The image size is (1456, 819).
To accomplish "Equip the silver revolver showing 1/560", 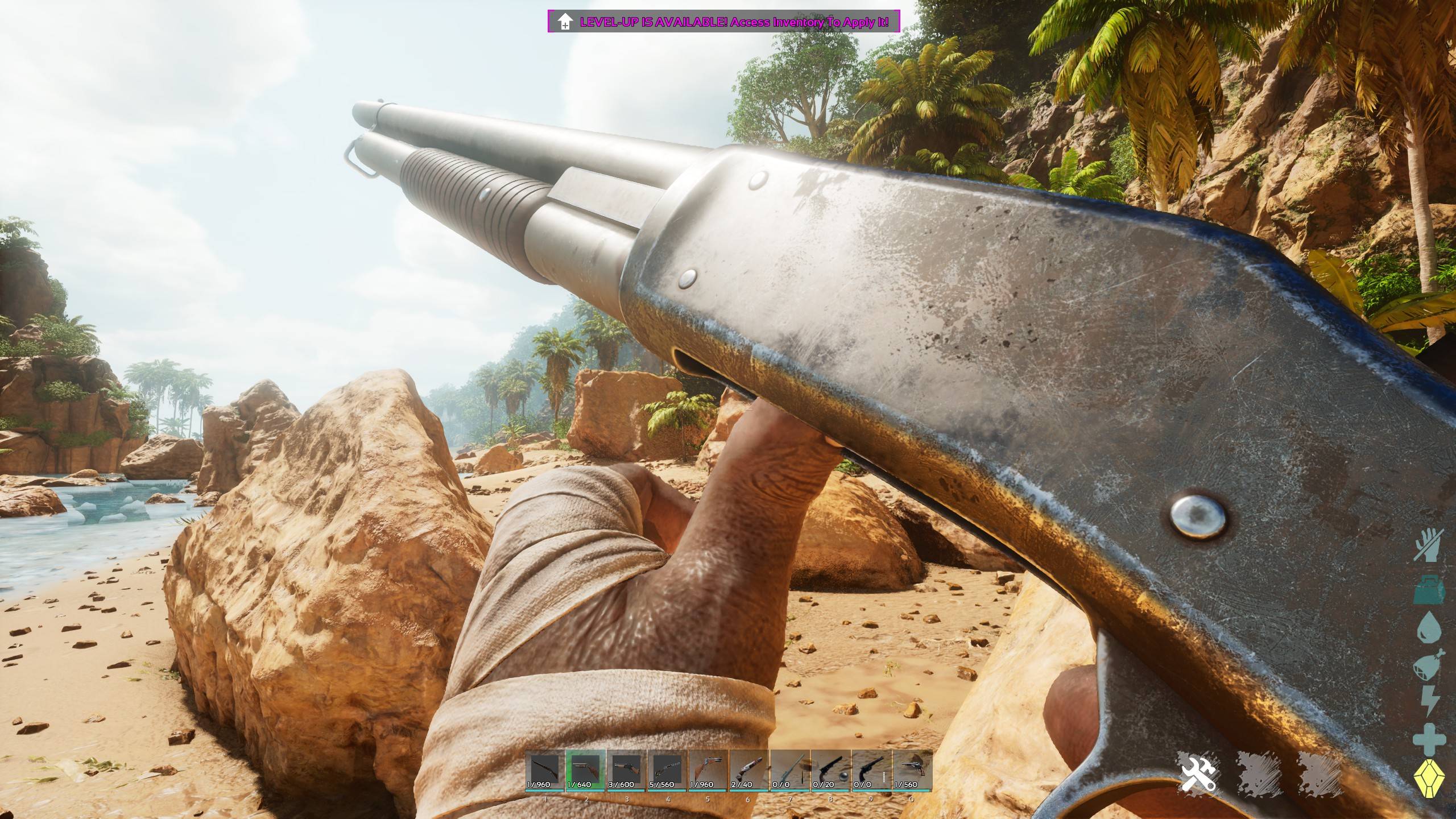I will click(912, 770).
